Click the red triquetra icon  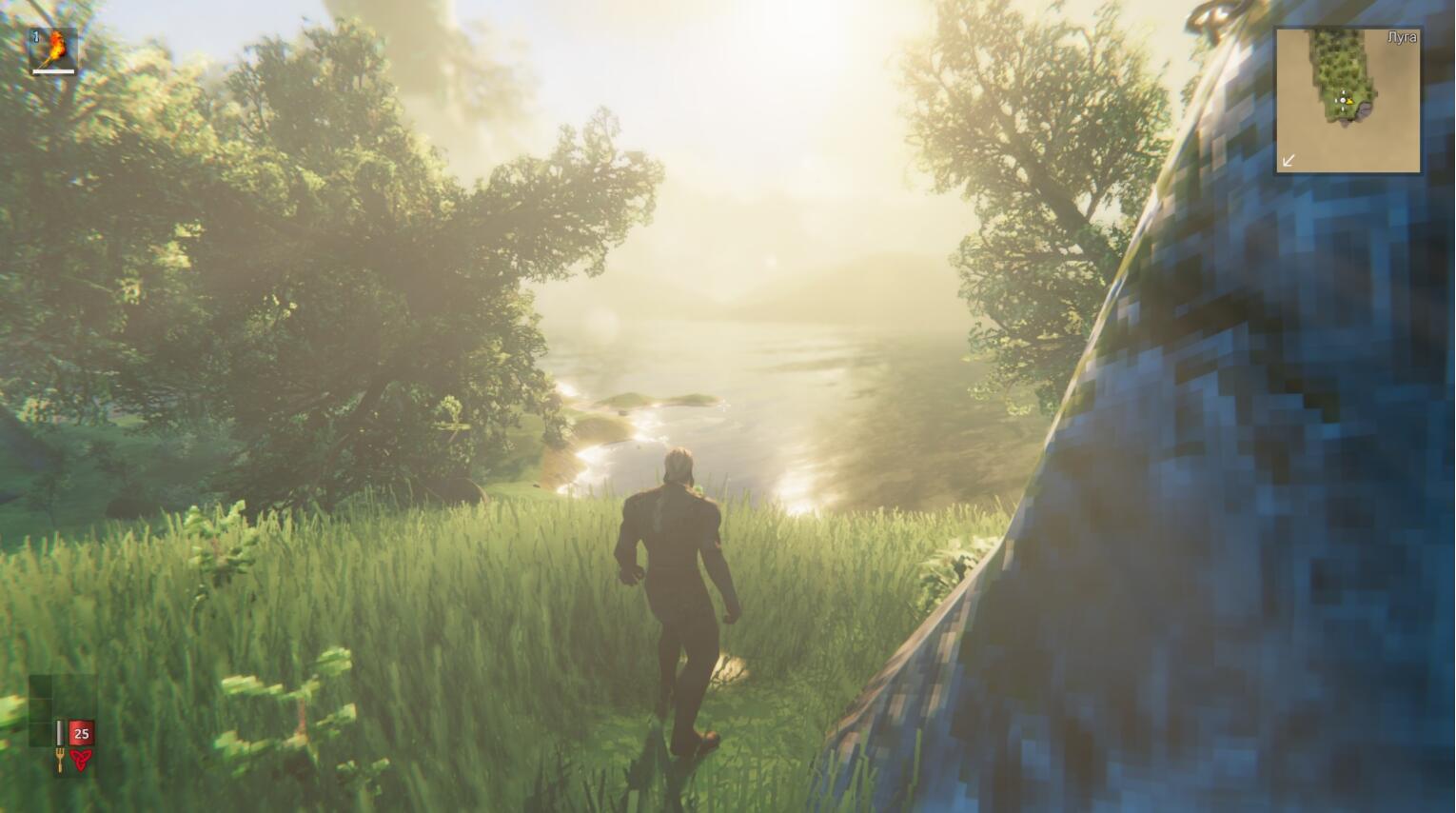82,759
